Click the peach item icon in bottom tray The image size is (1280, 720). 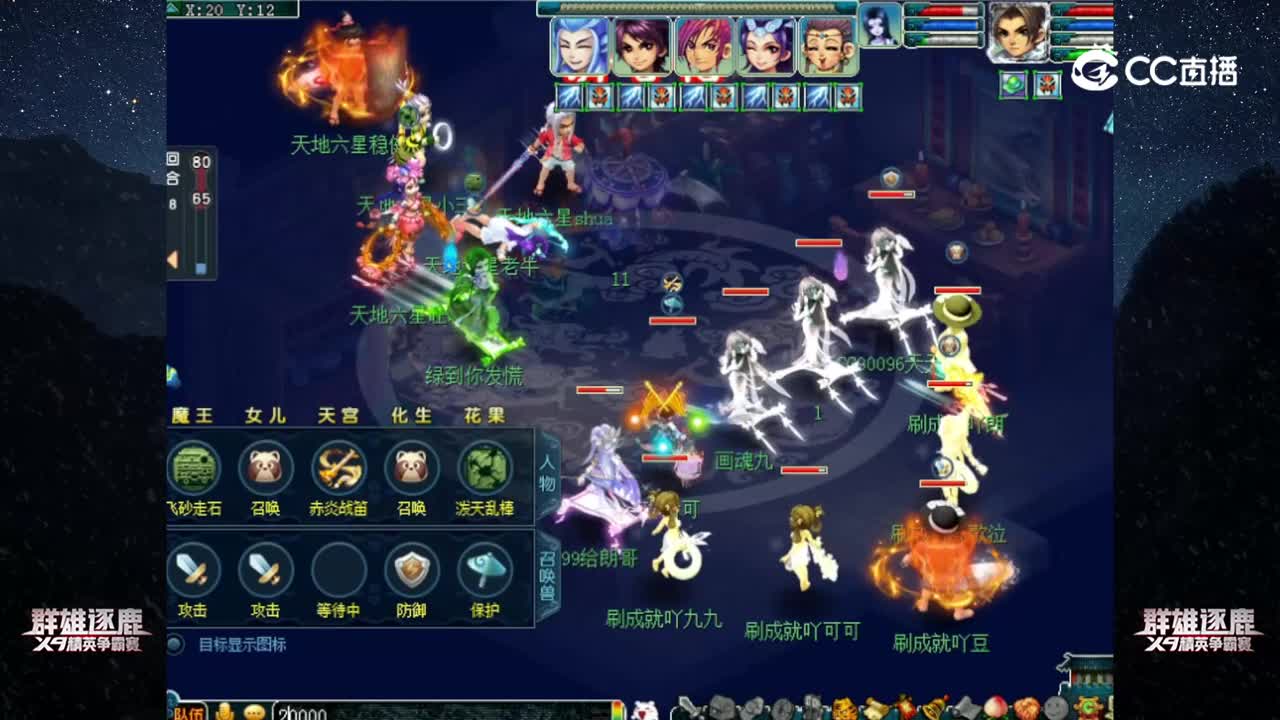[994, 706]
